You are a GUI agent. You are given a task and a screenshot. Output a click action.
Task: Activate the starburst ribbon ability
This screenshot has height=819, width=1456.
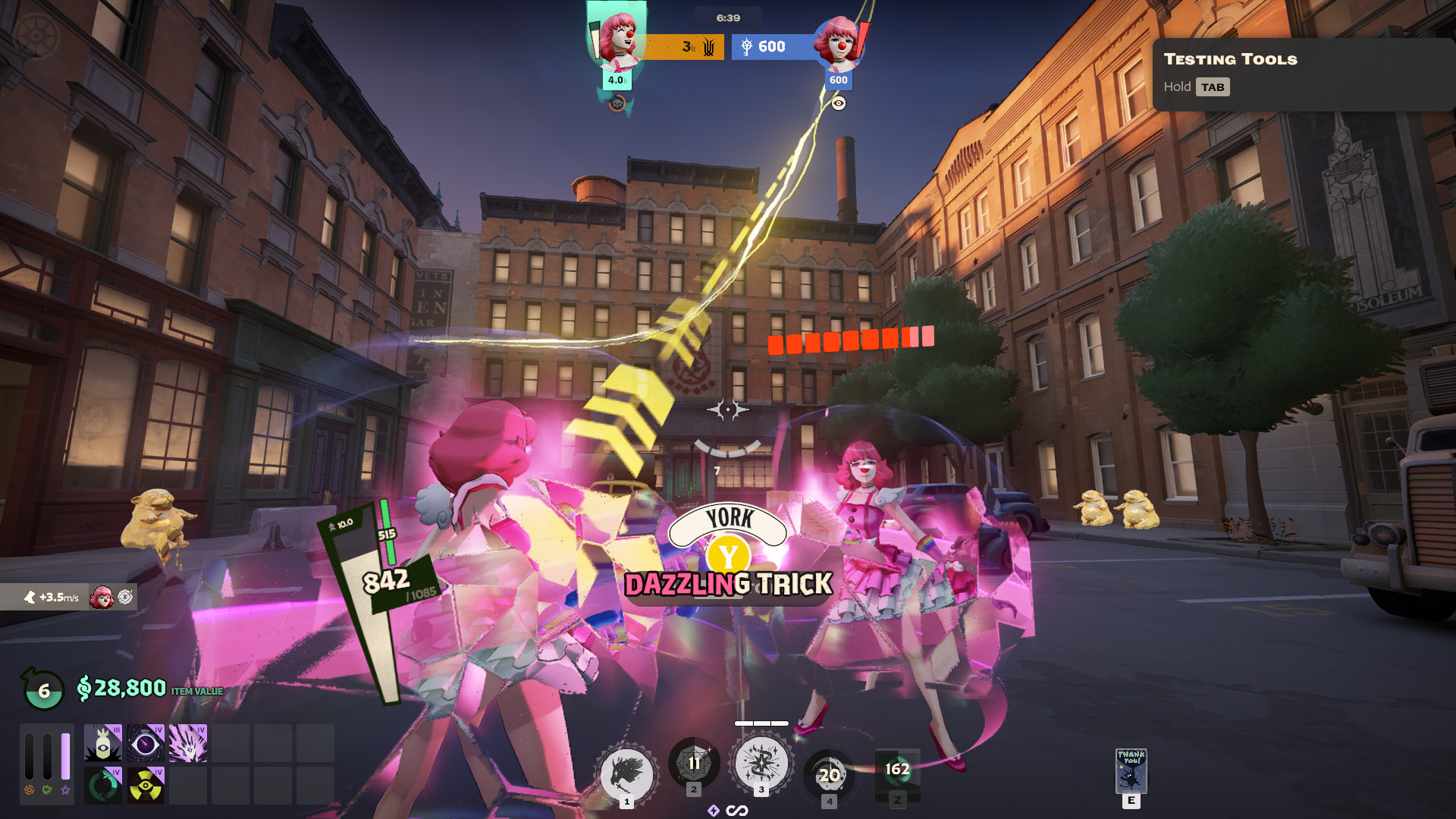(x=761, y=763)
